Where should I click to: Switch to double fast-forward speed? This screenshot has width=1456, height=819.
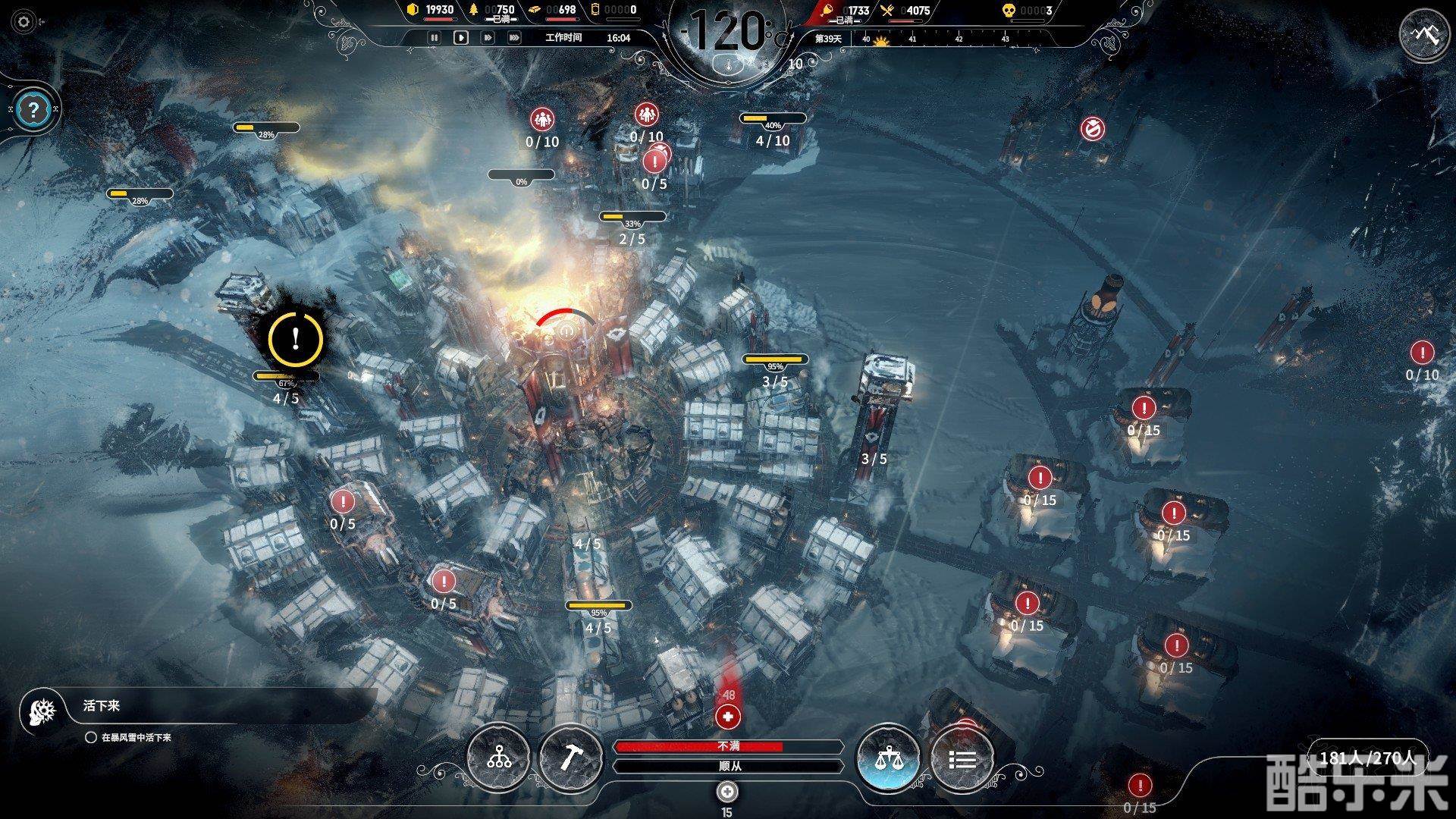[488, 37]
